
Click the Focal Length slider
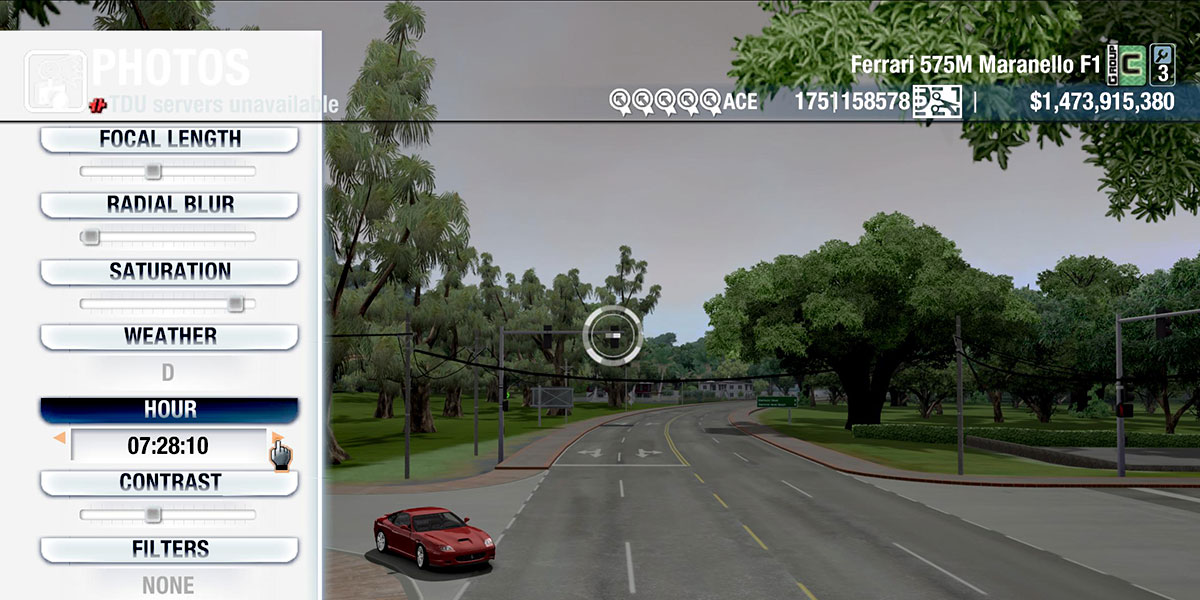(168, 172)
